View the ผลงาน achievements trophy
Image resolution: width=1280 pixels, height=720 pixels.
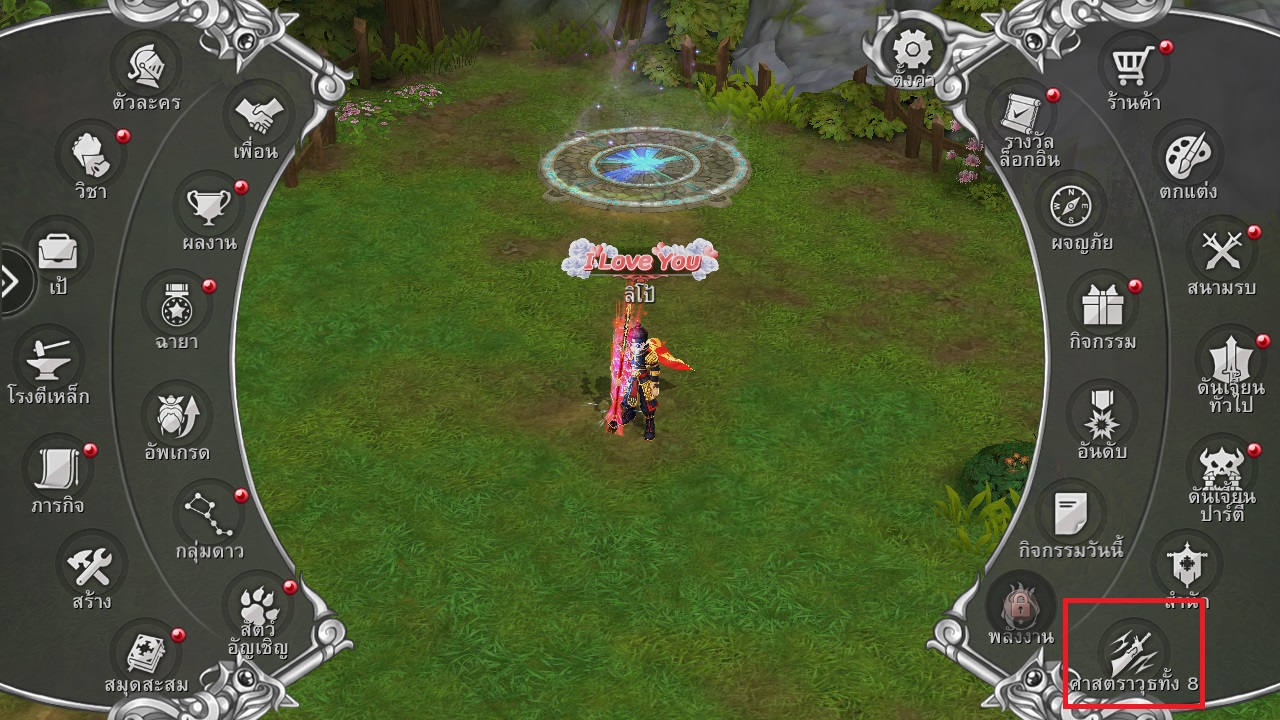209,207
